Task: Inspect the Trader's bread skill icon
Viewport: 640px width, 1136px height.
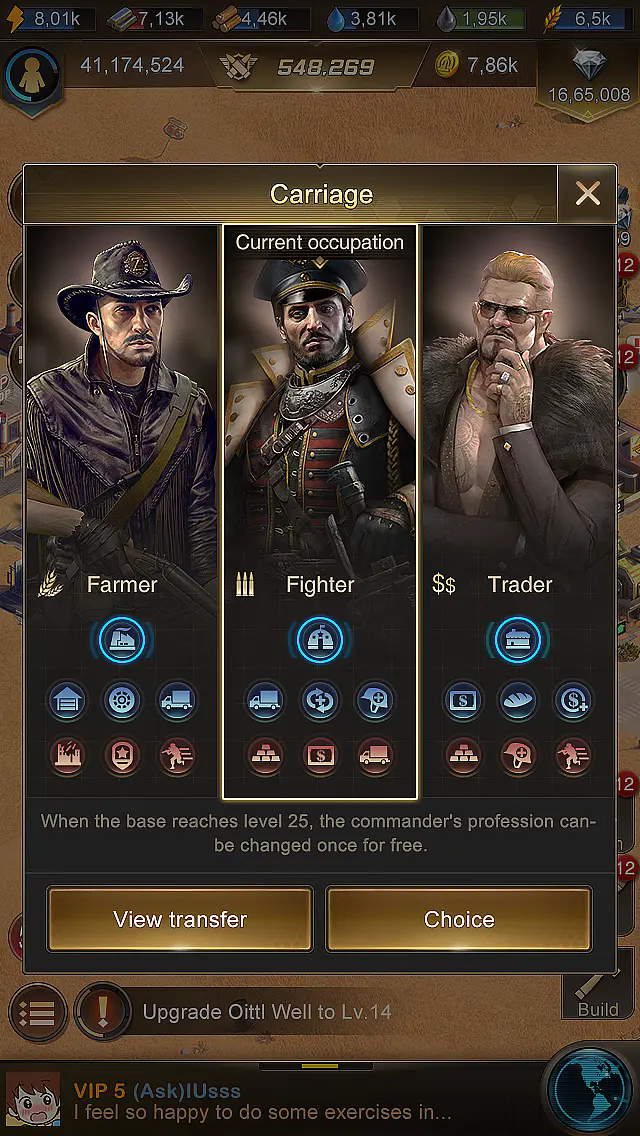Action: [x=518, y=701]
